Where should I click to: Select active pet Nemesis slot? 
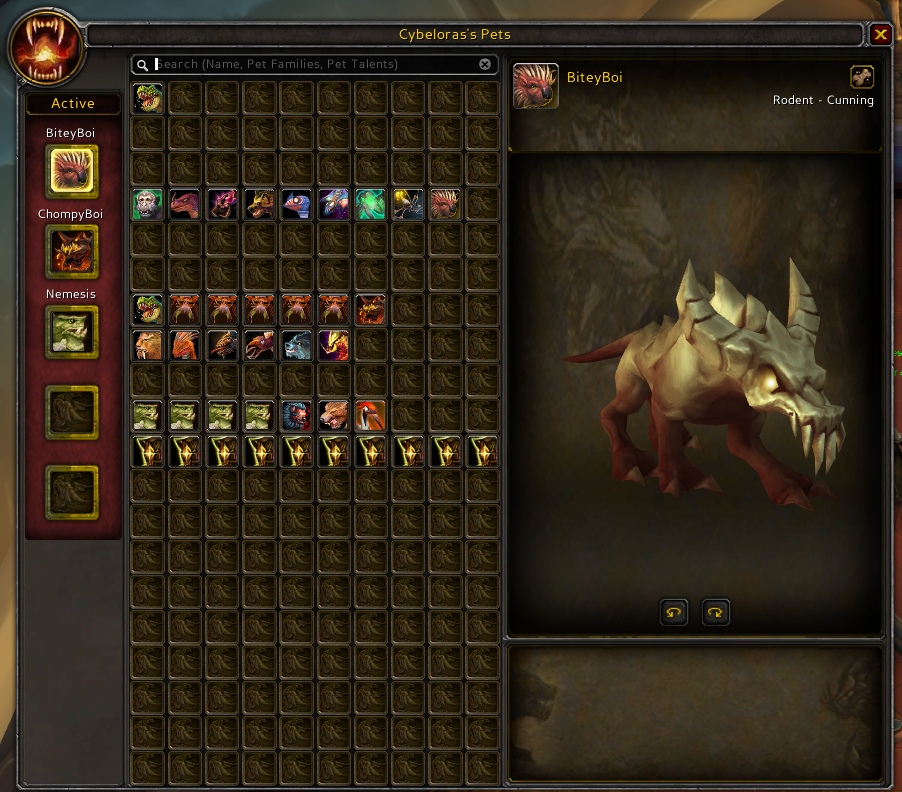[x=72, y=331]
